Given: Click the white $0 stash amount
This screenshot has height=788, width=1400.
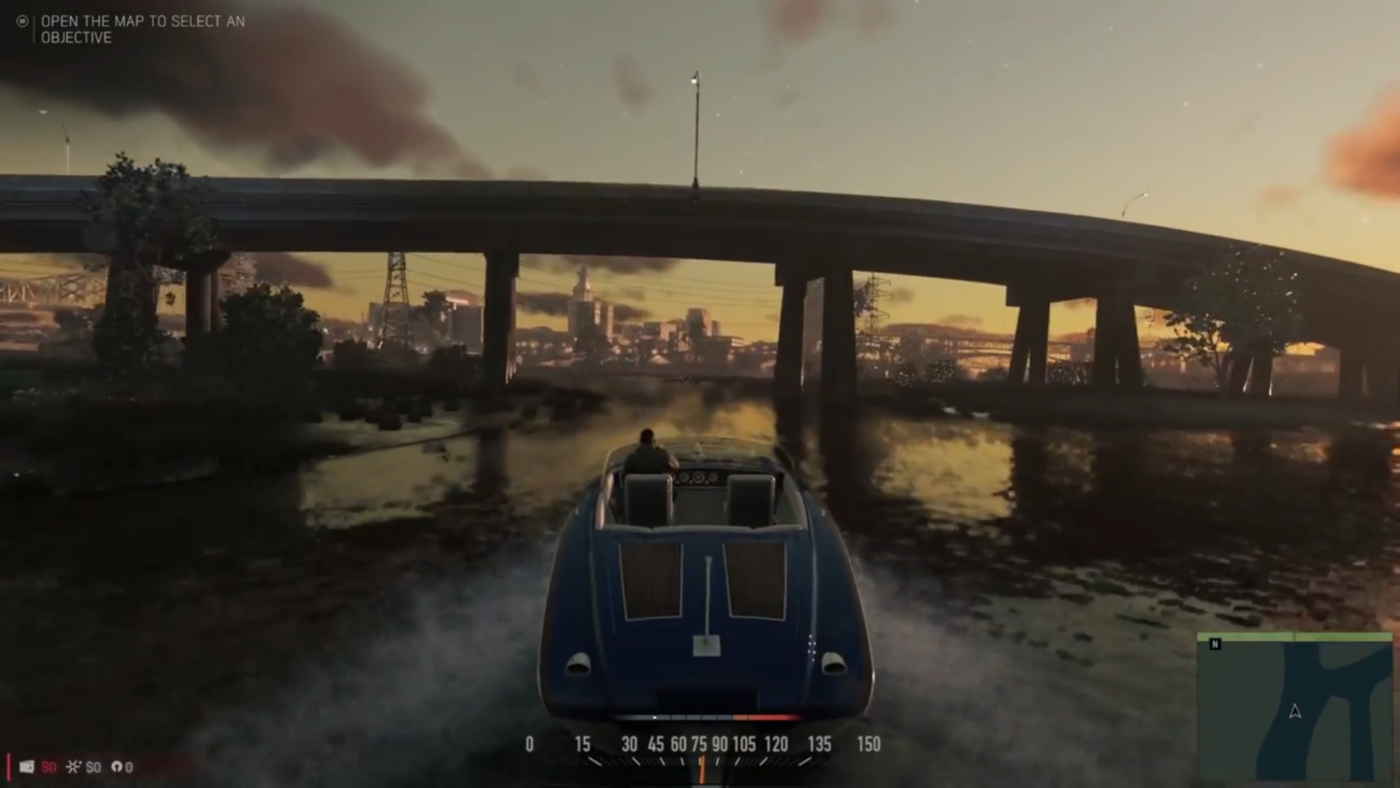Looking at the screenshot, I should coord(93,766).
